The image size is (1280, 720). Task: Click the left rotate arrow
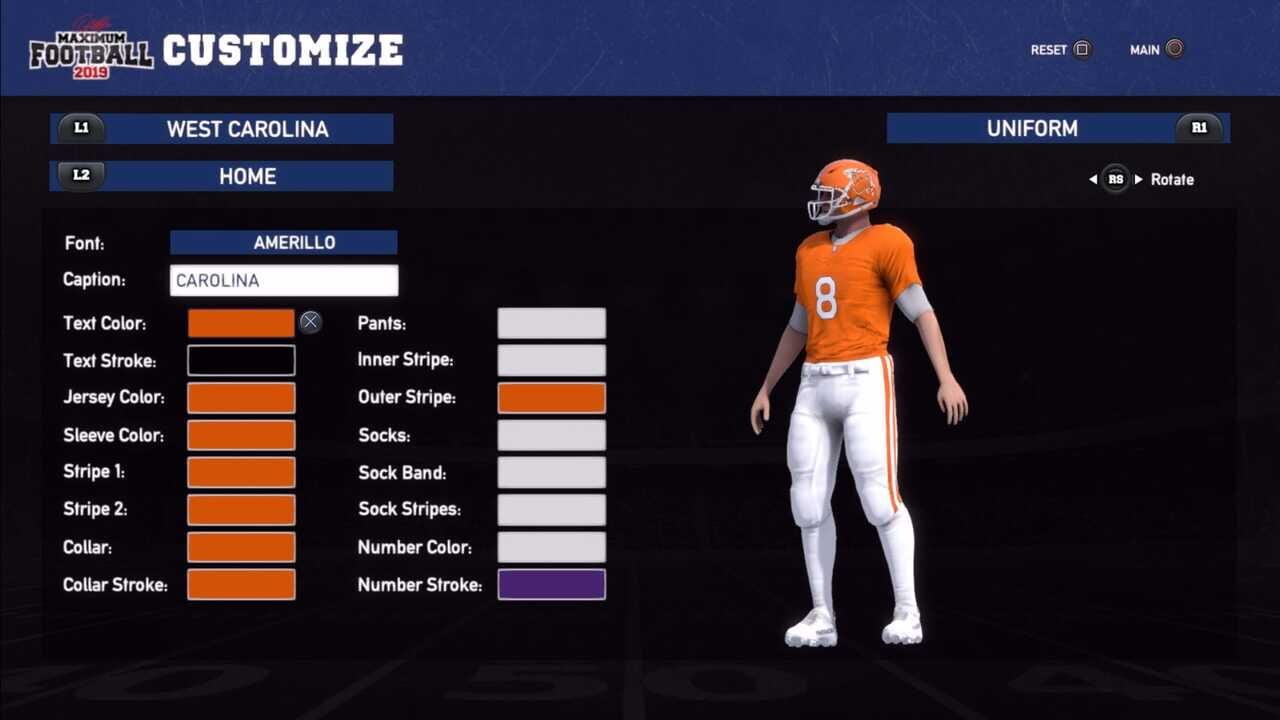pyautogui.click(x=1092, y=179)
